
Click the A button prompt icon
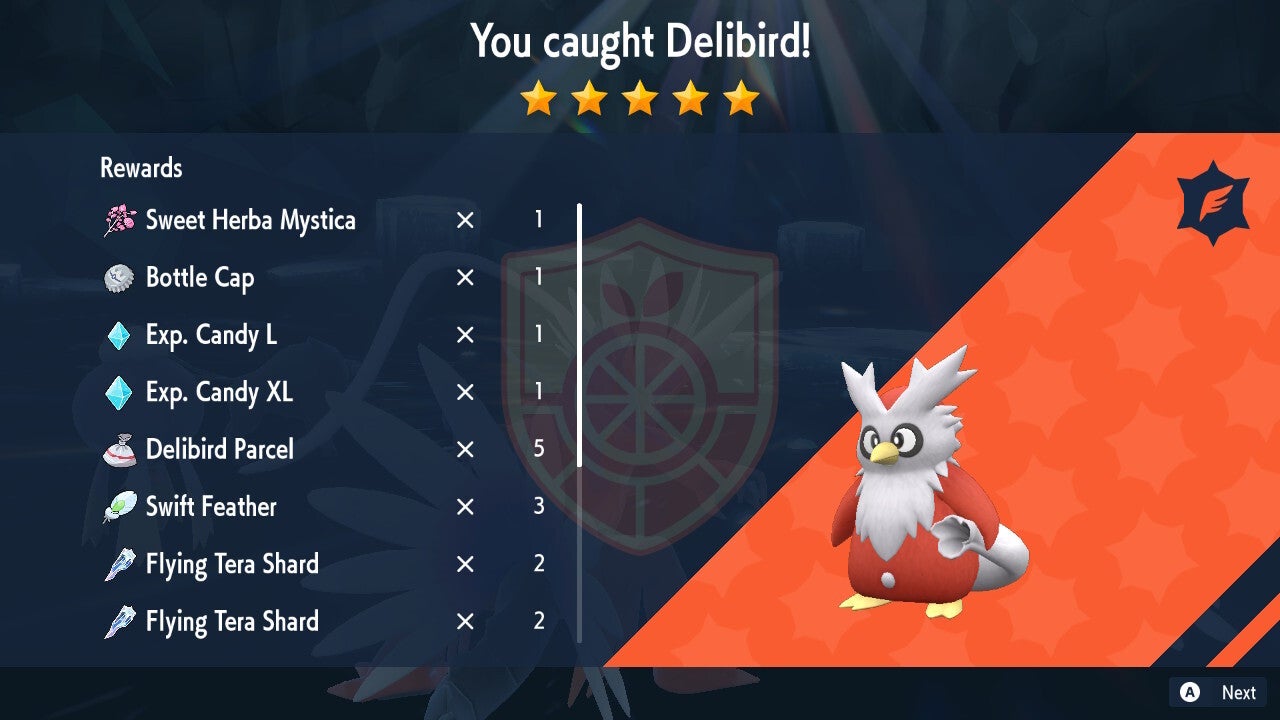pos(1189,692)
